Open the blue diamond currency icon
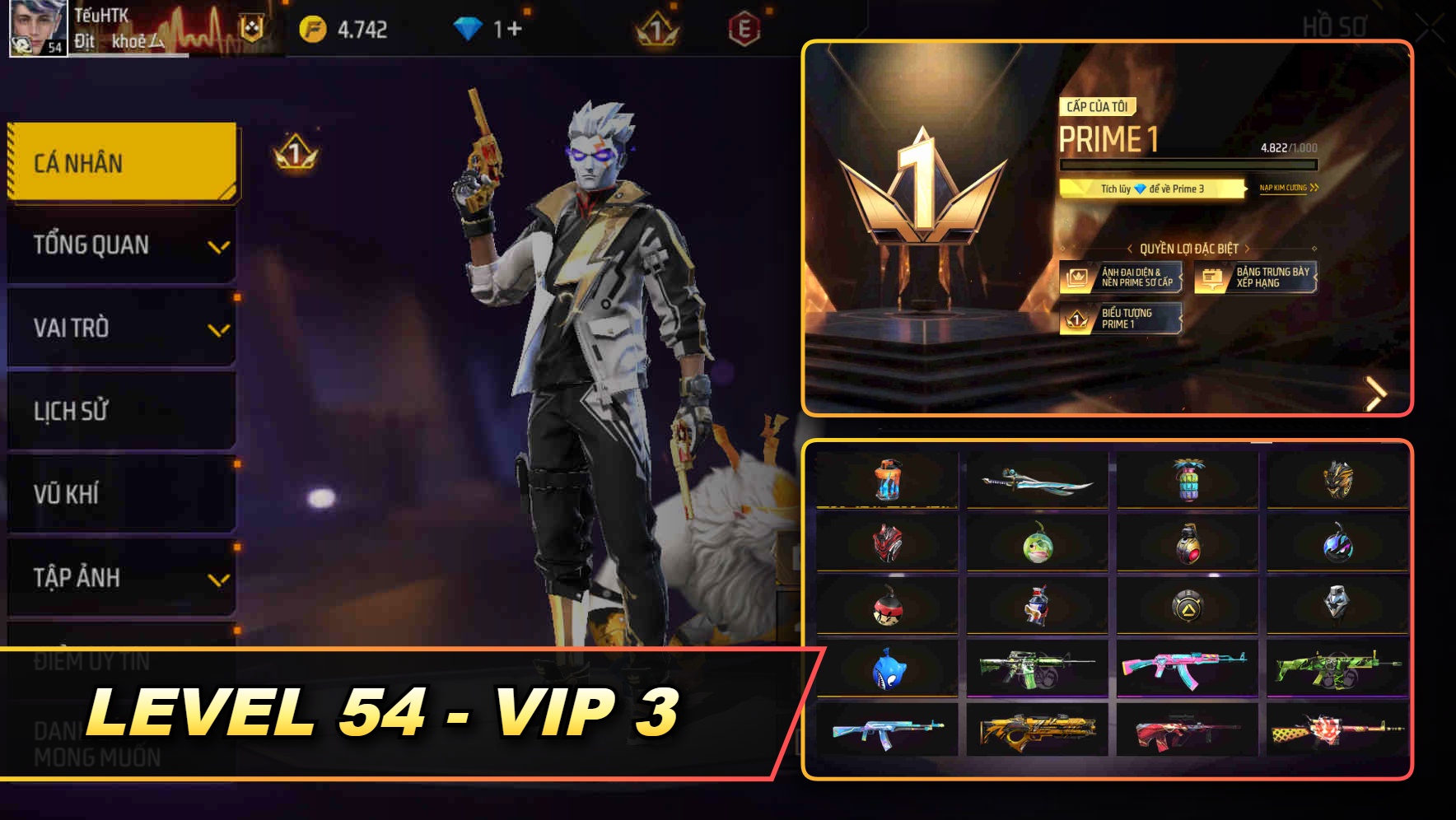This screenshot has width=1456, height=820. tap(467, 27)
